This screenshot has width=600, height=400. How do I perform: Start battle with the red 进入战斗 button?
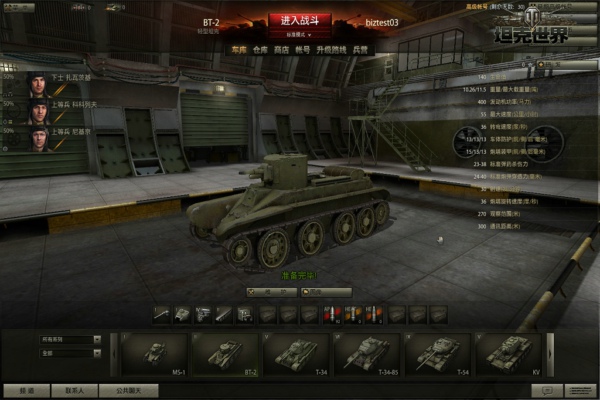point(299,20)
